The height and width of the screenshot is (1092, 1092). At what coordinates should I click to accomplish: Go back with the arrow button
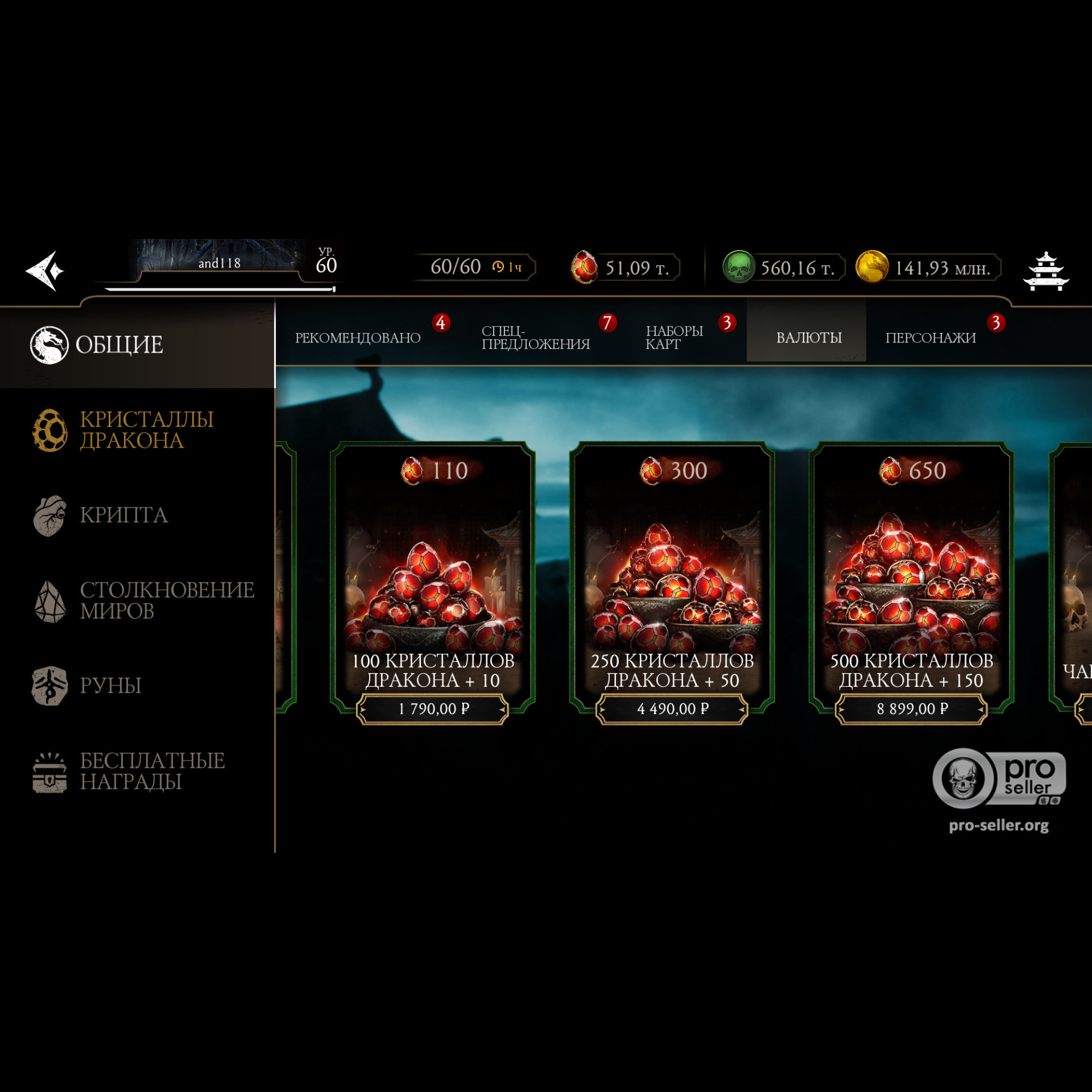[45, 271]
